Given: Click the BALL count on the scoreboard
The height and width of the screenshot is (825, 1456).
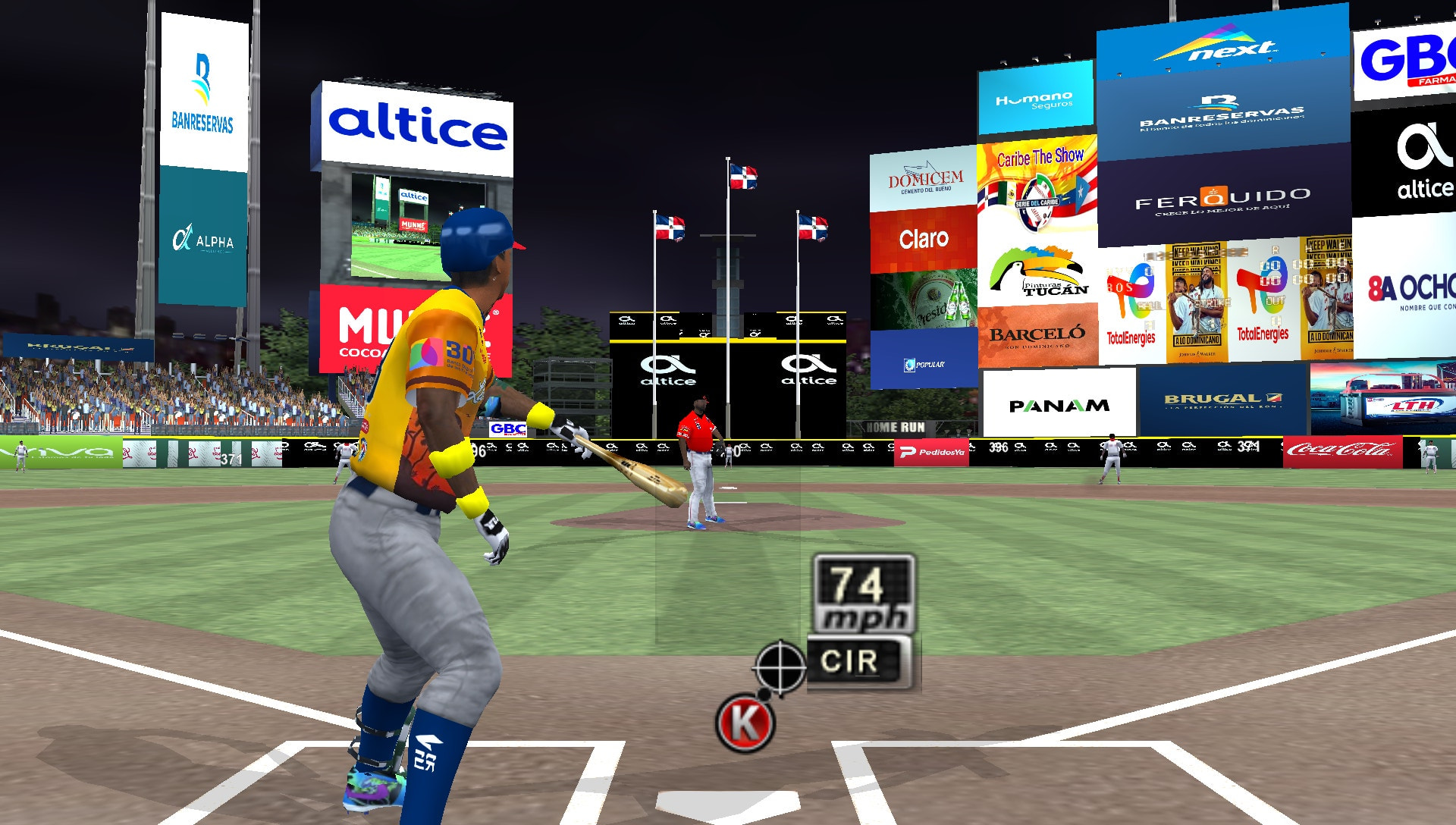Looking at the screenshot, I should coord(1150,306).
